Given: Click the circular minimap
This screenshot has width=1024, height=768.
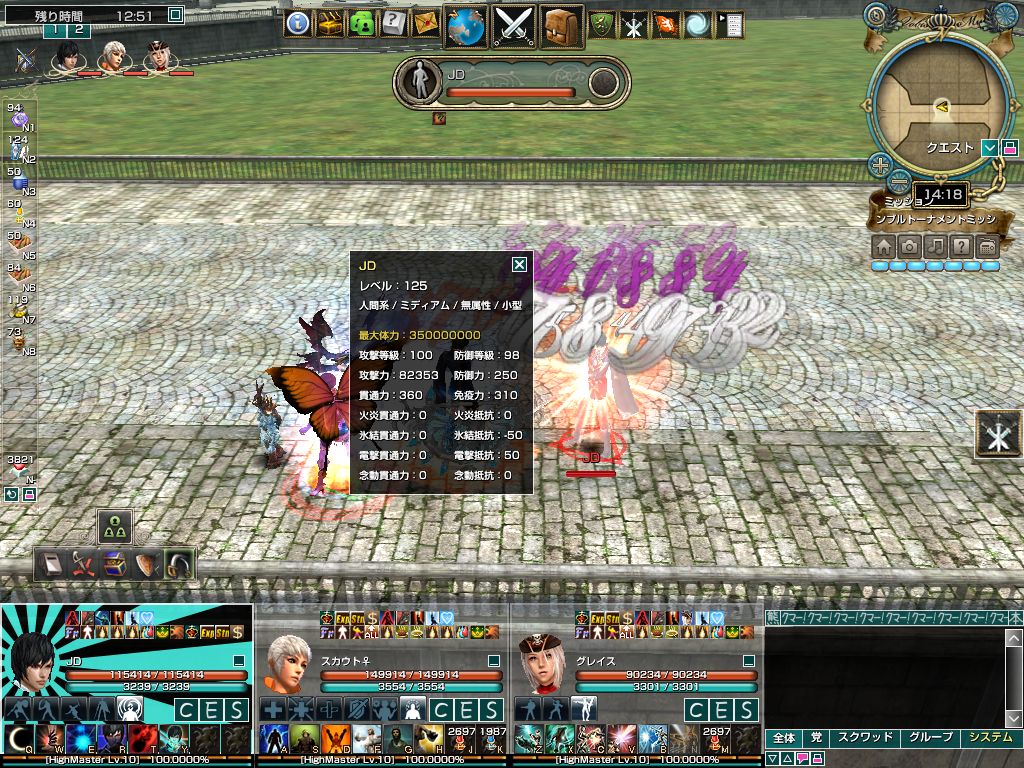Looking at the screenshot, I should pyautogui.click(x=938, y=100).
